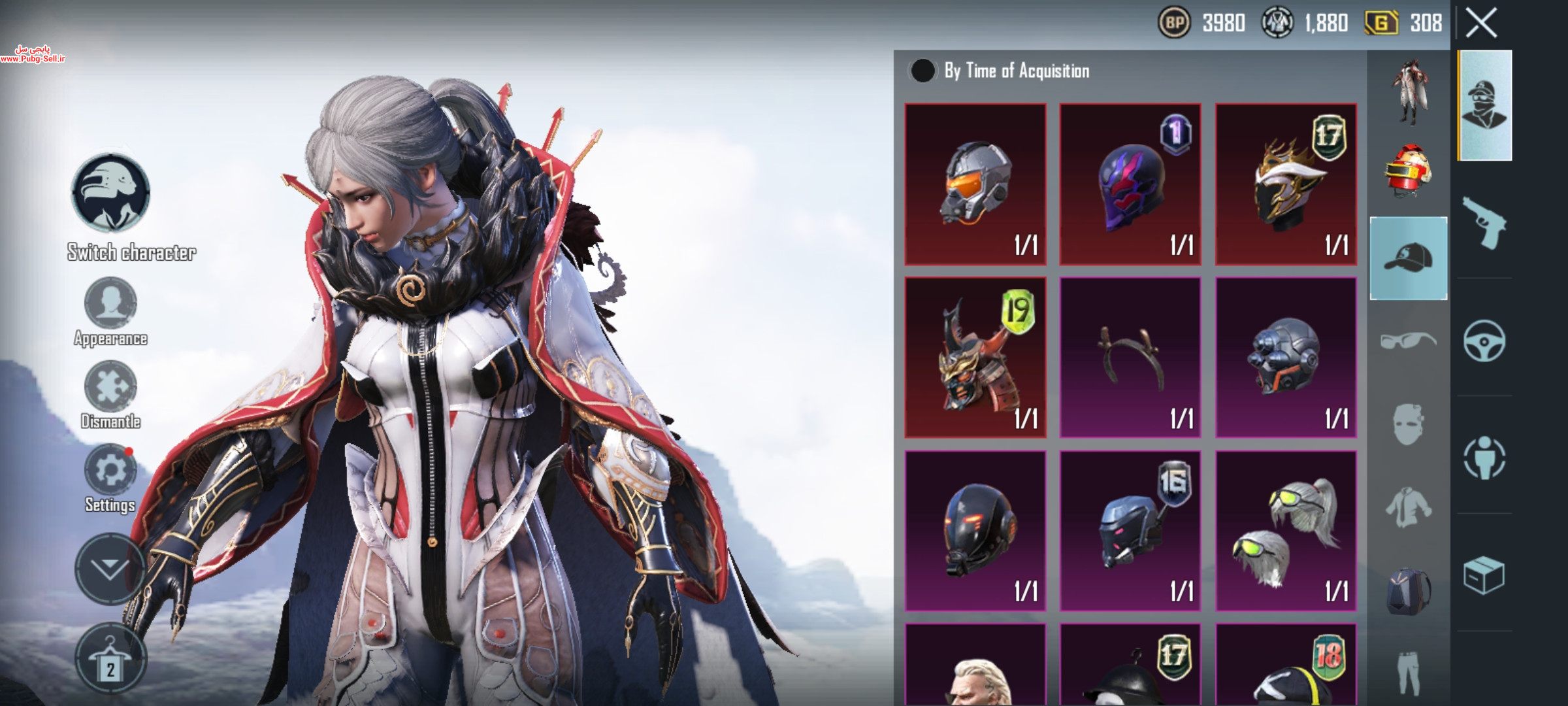Open the Appearance menu
The image size is (1568, 706).
point(110,304)
